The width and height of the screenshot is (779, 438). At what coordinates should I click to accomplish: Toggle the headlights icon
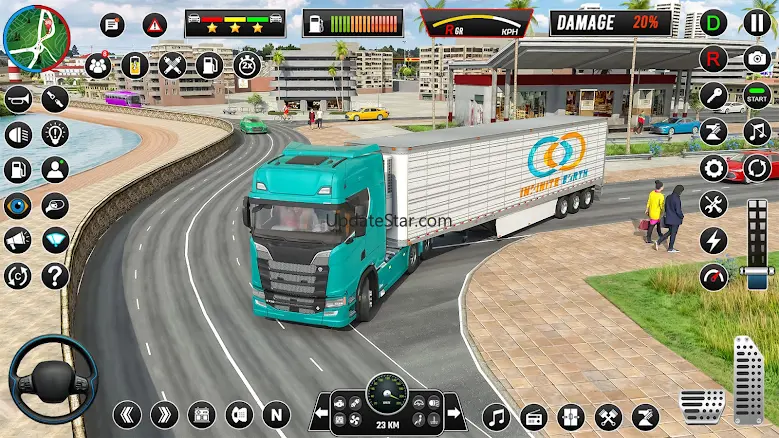pos(18,134)
